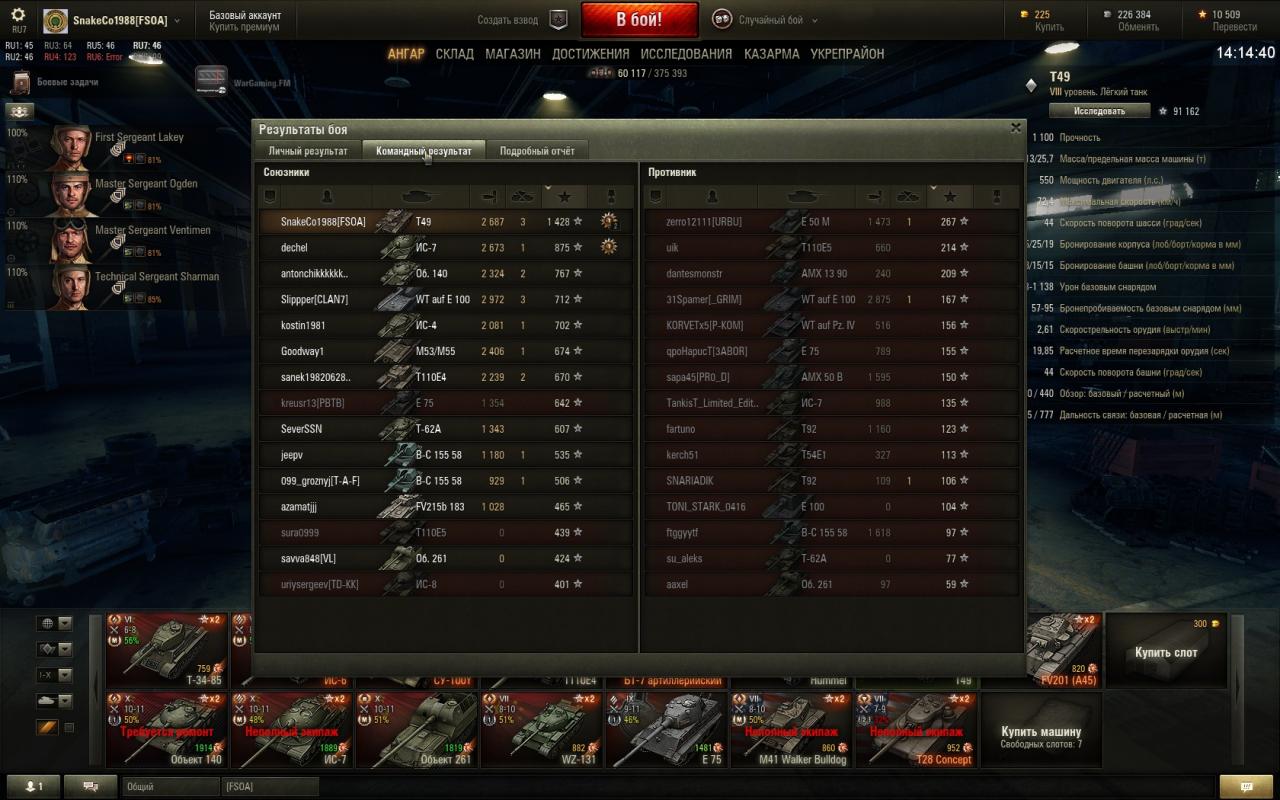Choose the T-34-85 tank in the carousel
Screen dimensions: 1280x800
point(166,650)
